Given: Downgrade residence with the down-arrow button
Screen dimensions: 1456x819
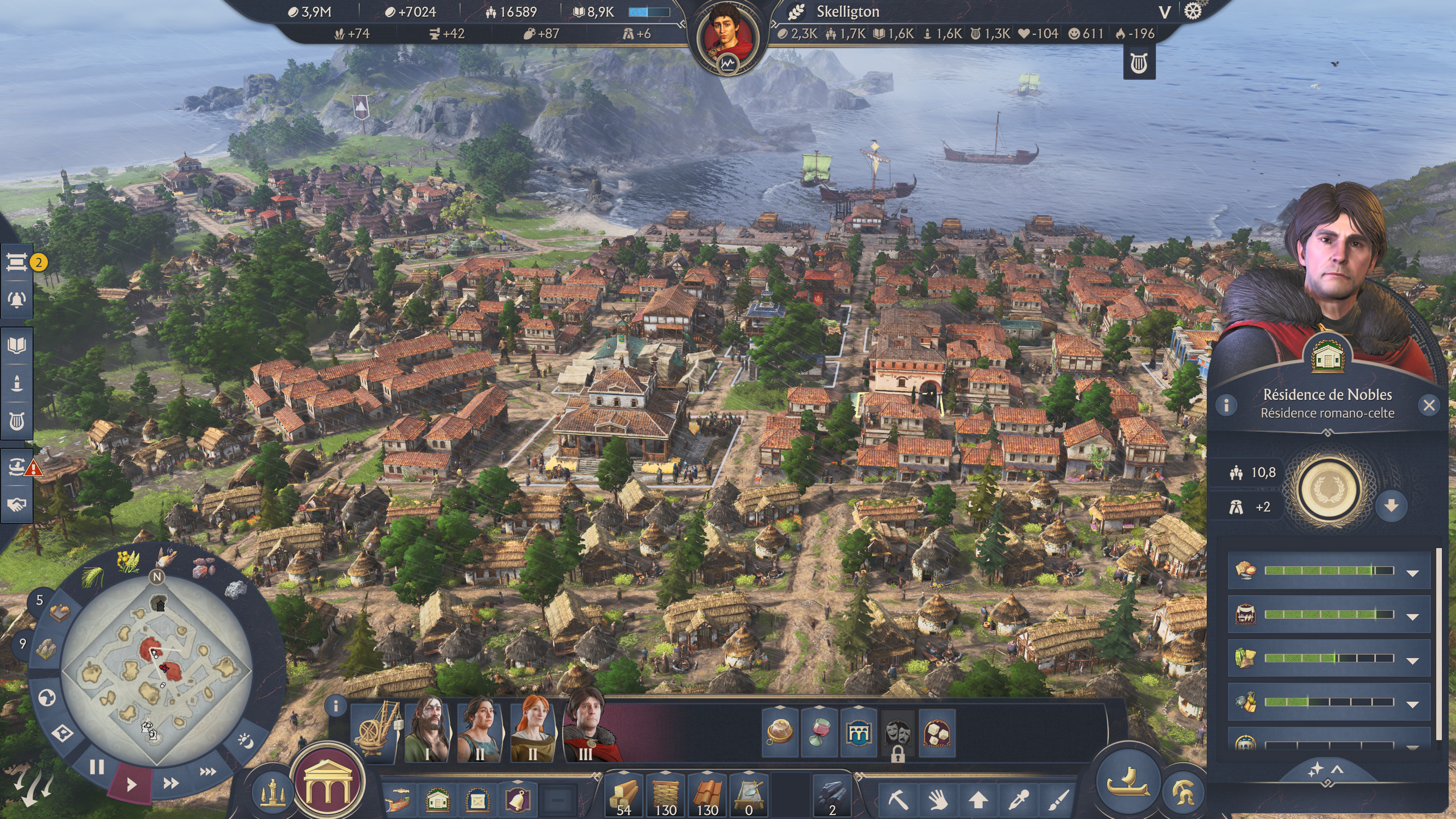Looking at the screenshot, I should pyautogui.click(x=1391, y=506).
